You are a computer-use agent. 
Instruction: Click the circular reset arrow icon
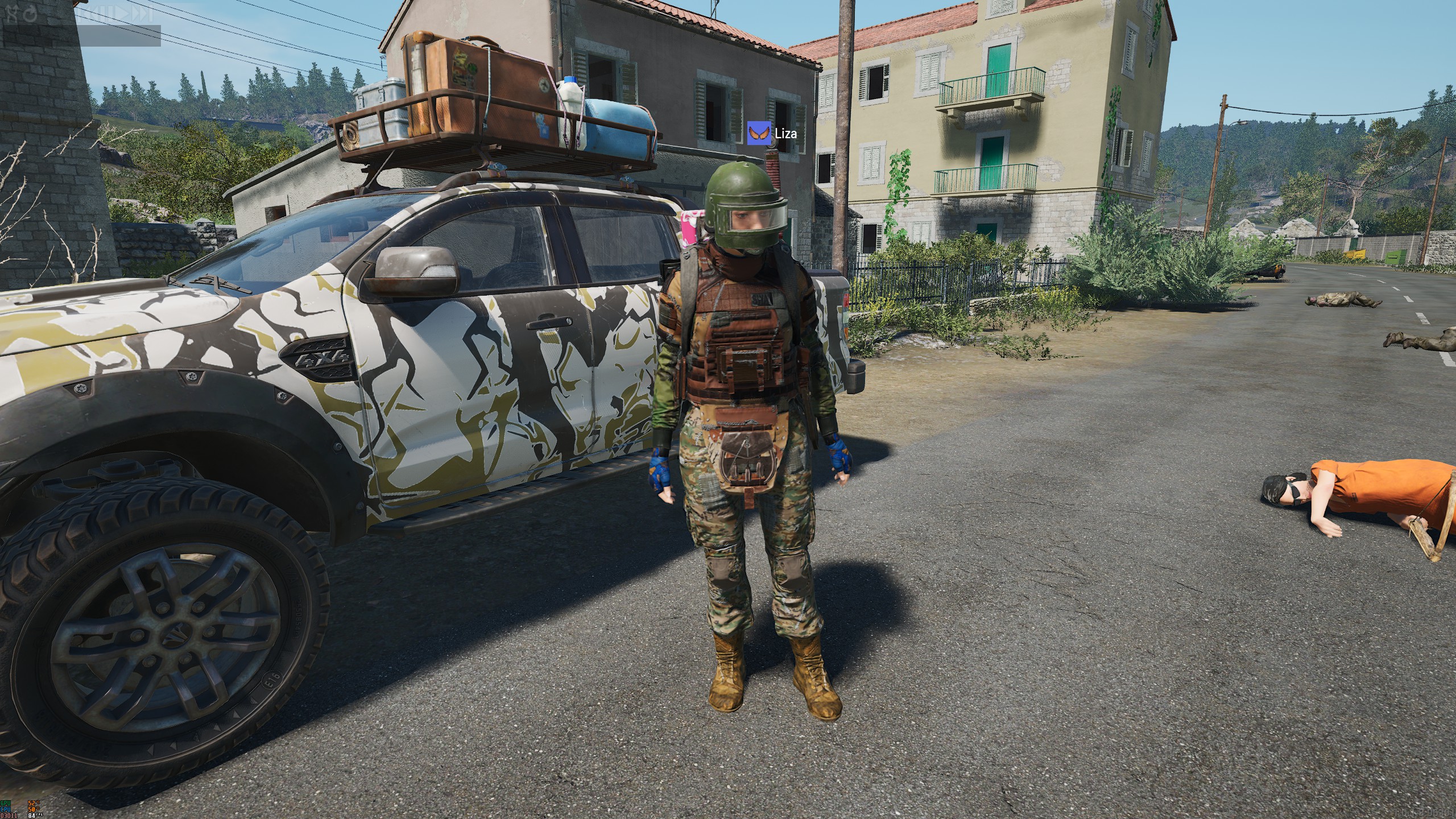(x=30, y=14)
